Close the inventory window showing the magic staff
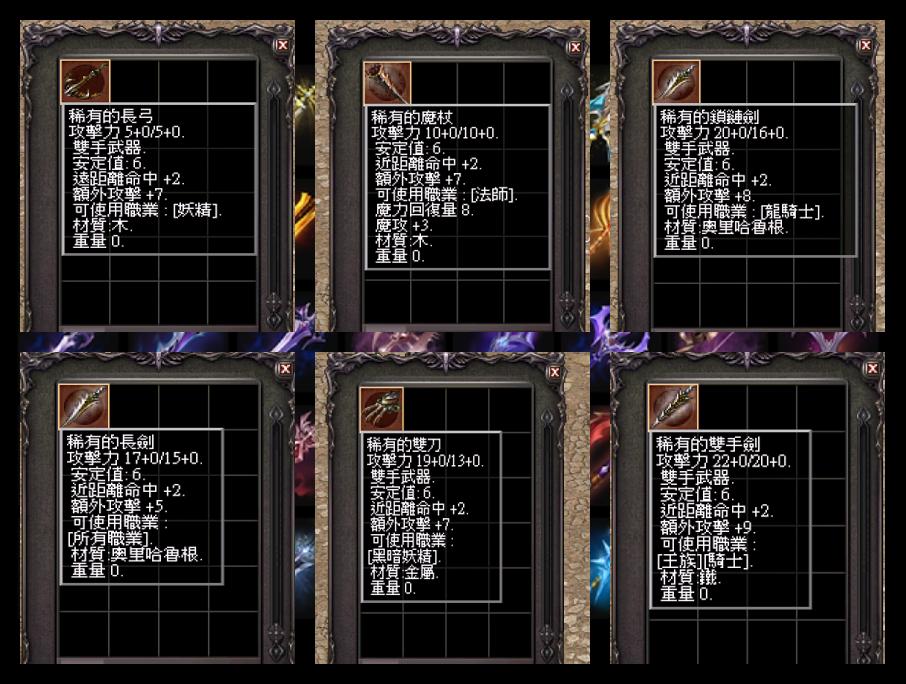 click(575, 47)
